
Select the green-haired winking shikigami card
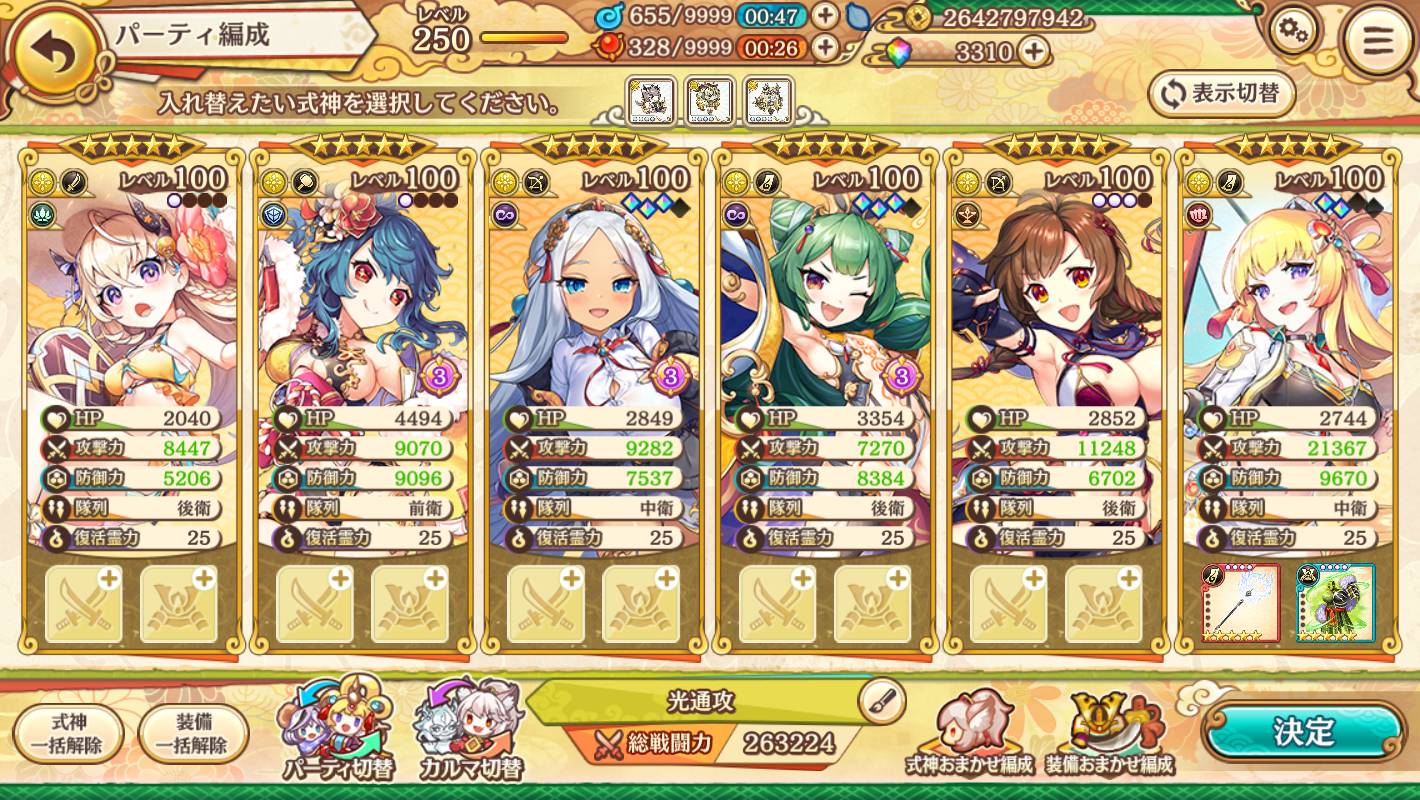pos(825,300)
